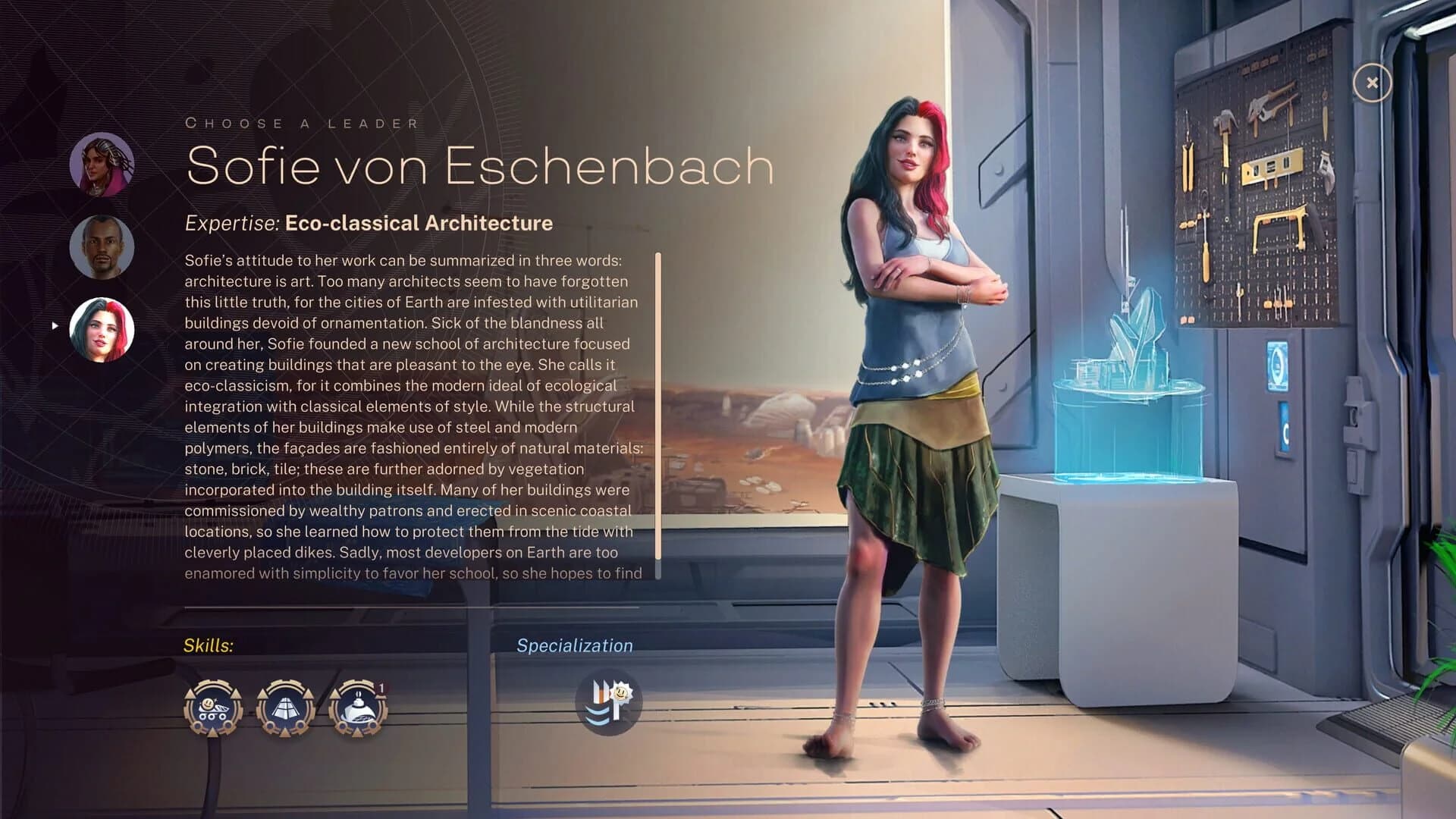Click the CHOOSE A LEADER header
This screenshot has width=1456, height=819.
(302, 123)
